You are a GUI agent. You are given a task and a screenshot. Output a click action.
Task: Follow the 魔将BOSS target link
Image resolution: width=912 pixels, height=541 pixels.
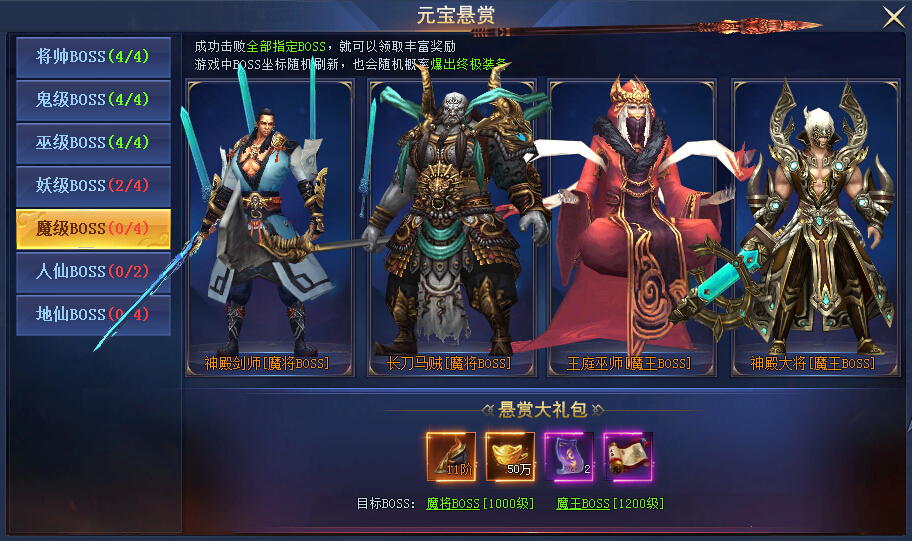tap(453, 504)
